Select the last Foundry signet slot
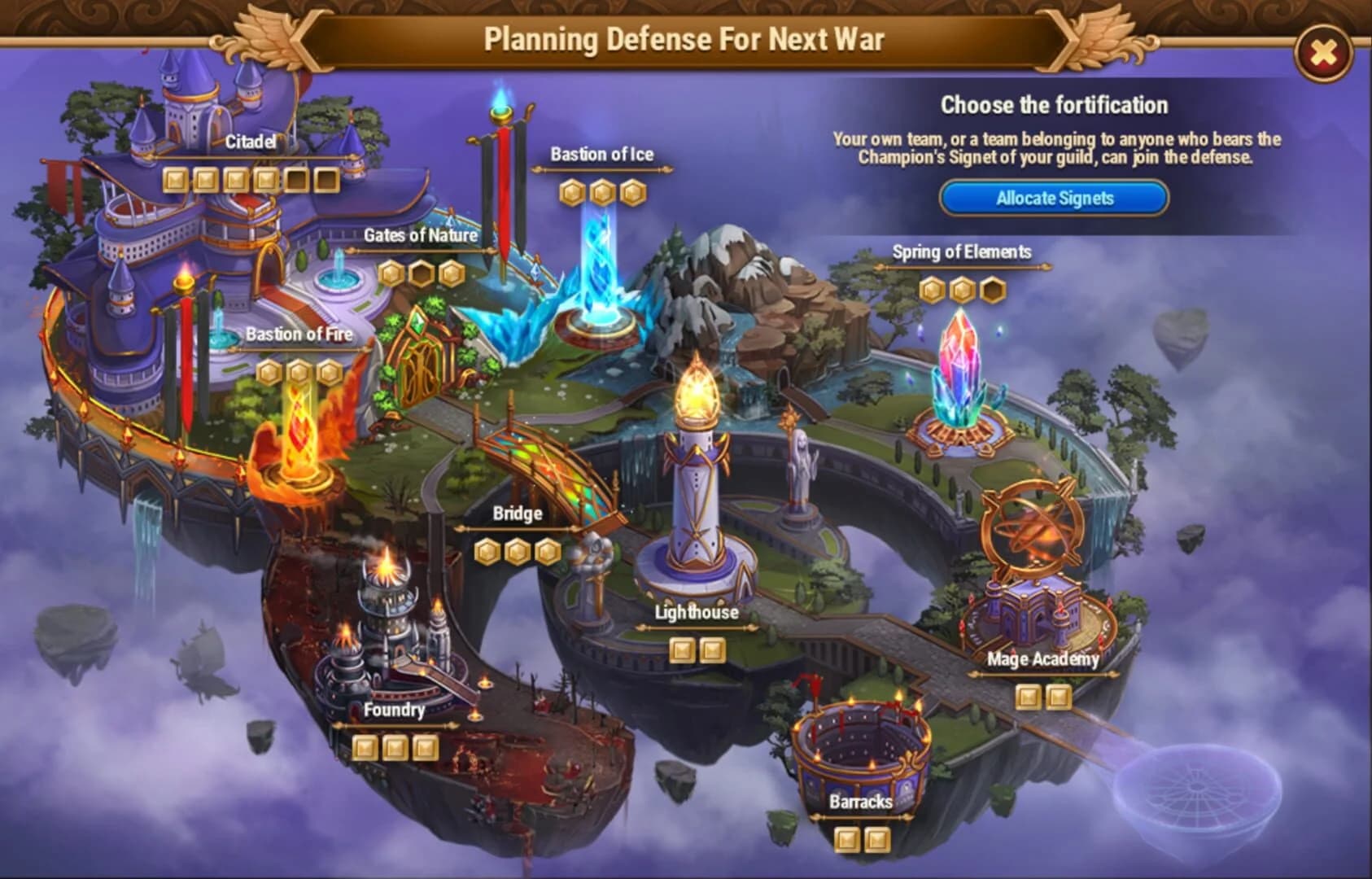Screen dimensions: 1372x879 (x=426, y=745)
